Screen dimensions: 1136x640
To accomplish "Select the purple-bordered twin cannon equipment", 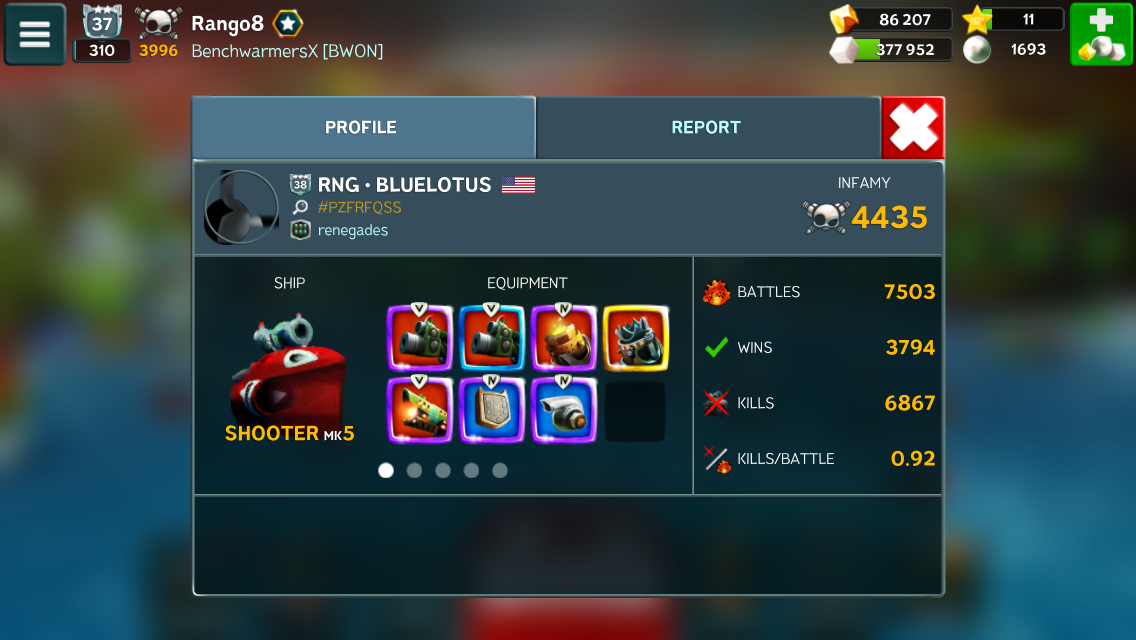I will pyautogui.click(x=419, y=338).
